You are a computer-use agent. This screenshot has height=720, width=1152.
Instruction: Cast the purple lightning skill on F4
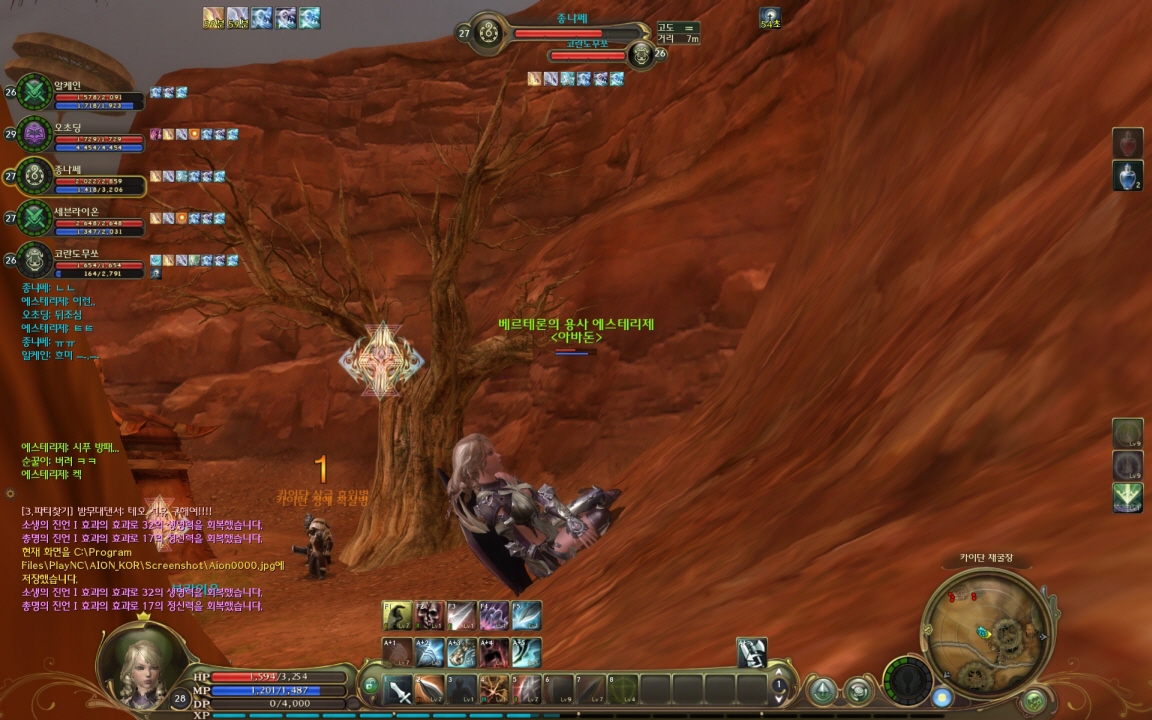coord(494,616)
